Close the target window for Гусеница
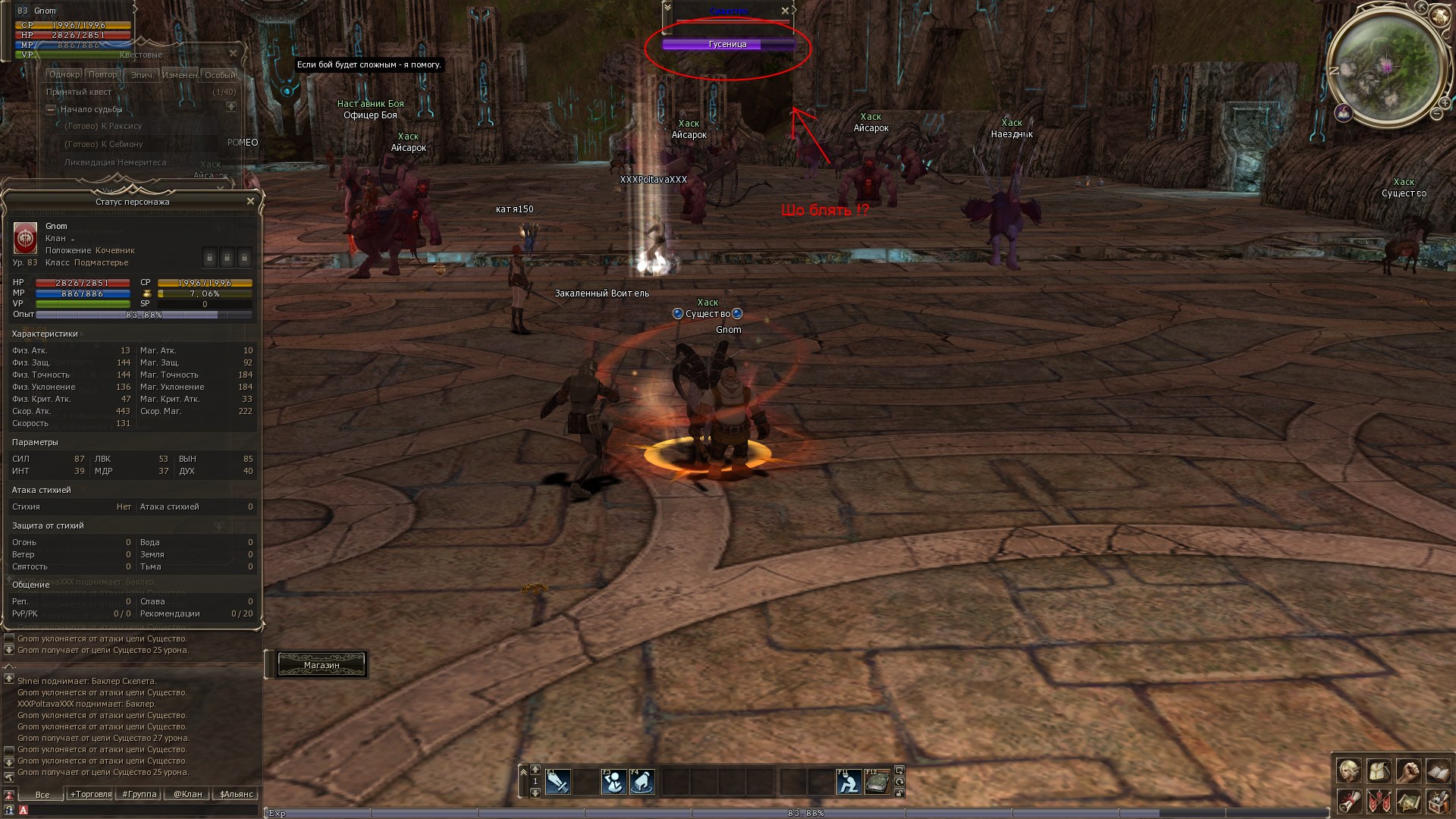 click(785, 11)
